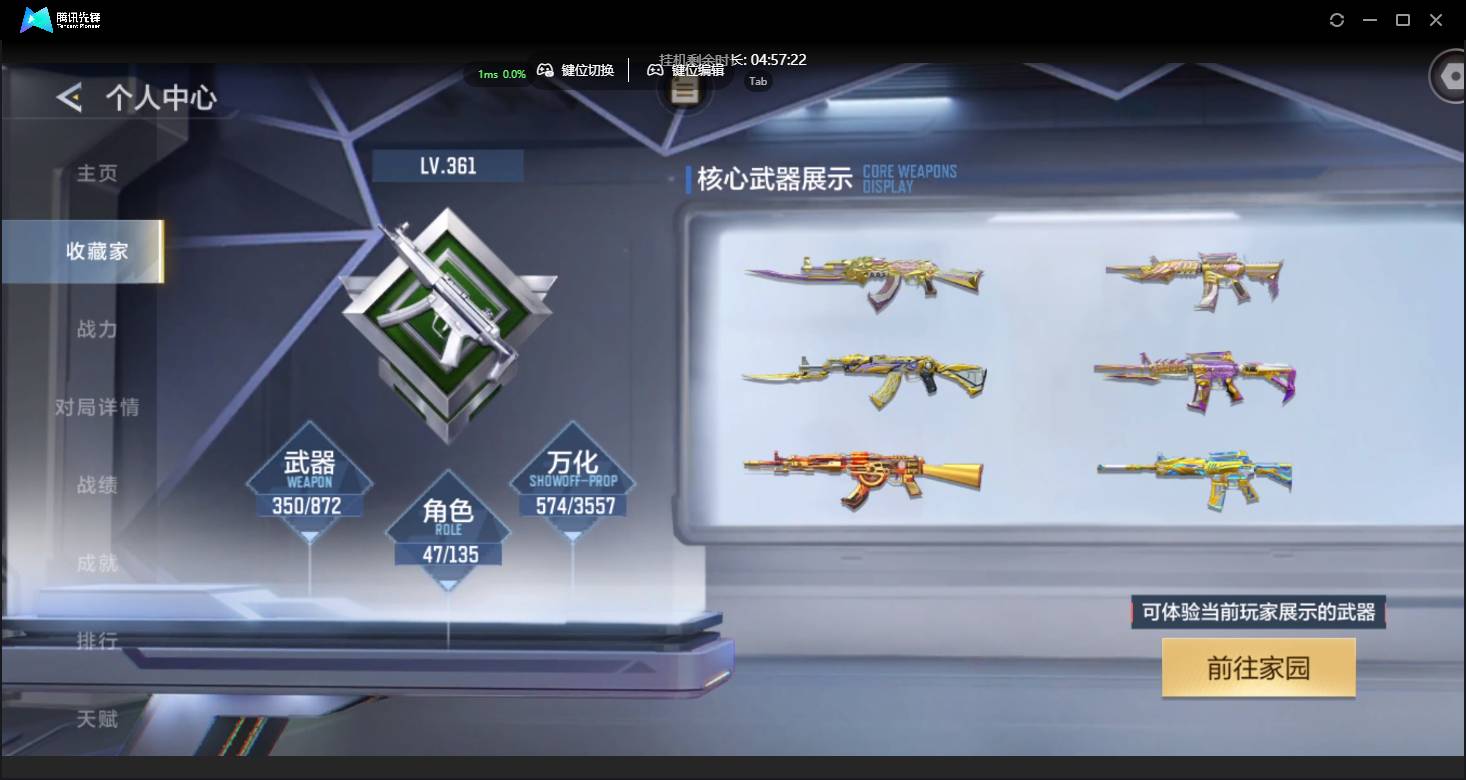Open the 成就 section
This screenshot has width=1466, height=780.
pyautogui.click(x=96, y=563)
